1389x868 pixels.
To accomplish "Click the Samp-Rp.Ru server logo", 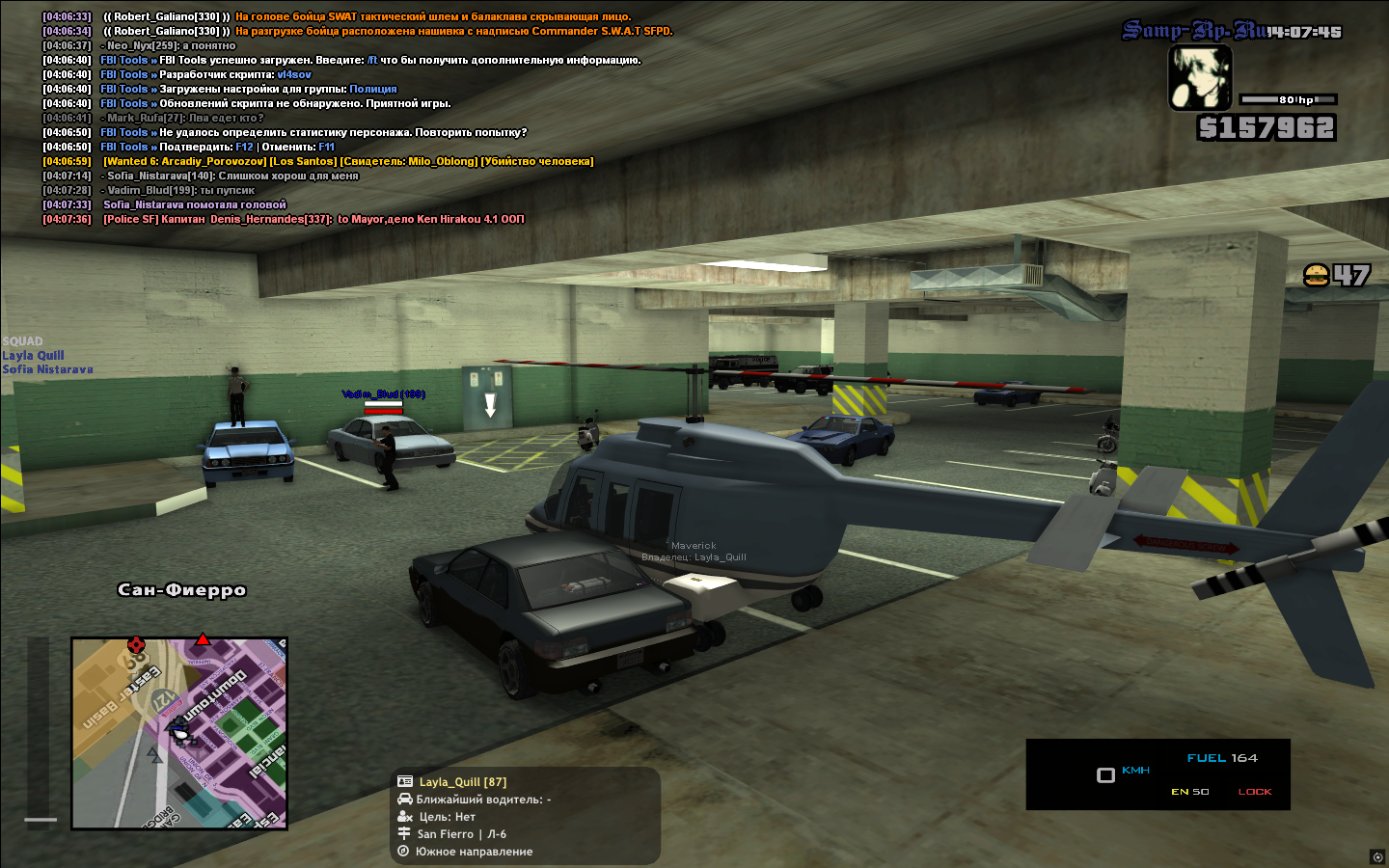I will (1194, 31).
